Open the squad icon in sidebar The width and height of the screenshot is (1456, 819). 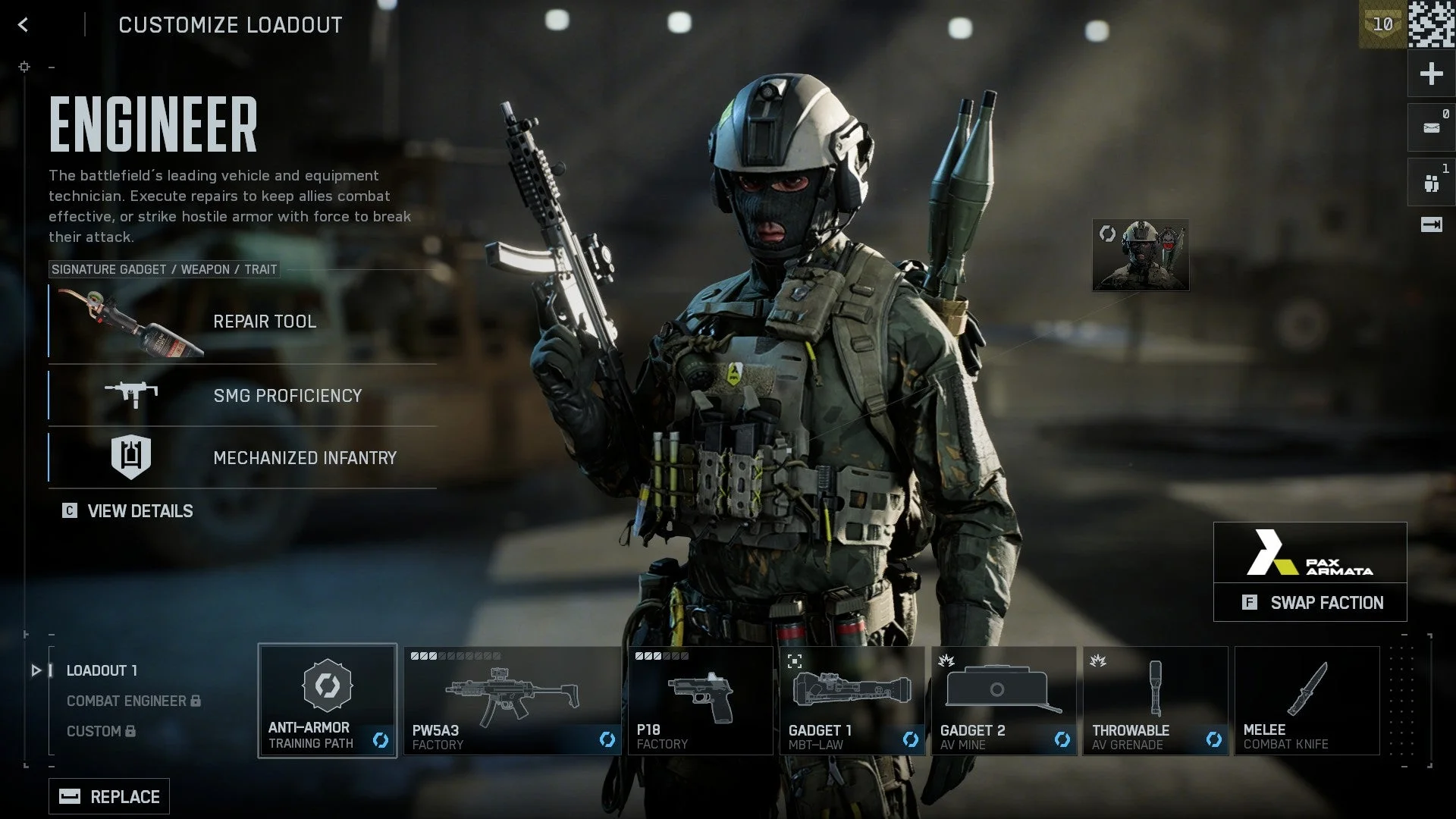pyautogui.click(x=1431, y=183)
